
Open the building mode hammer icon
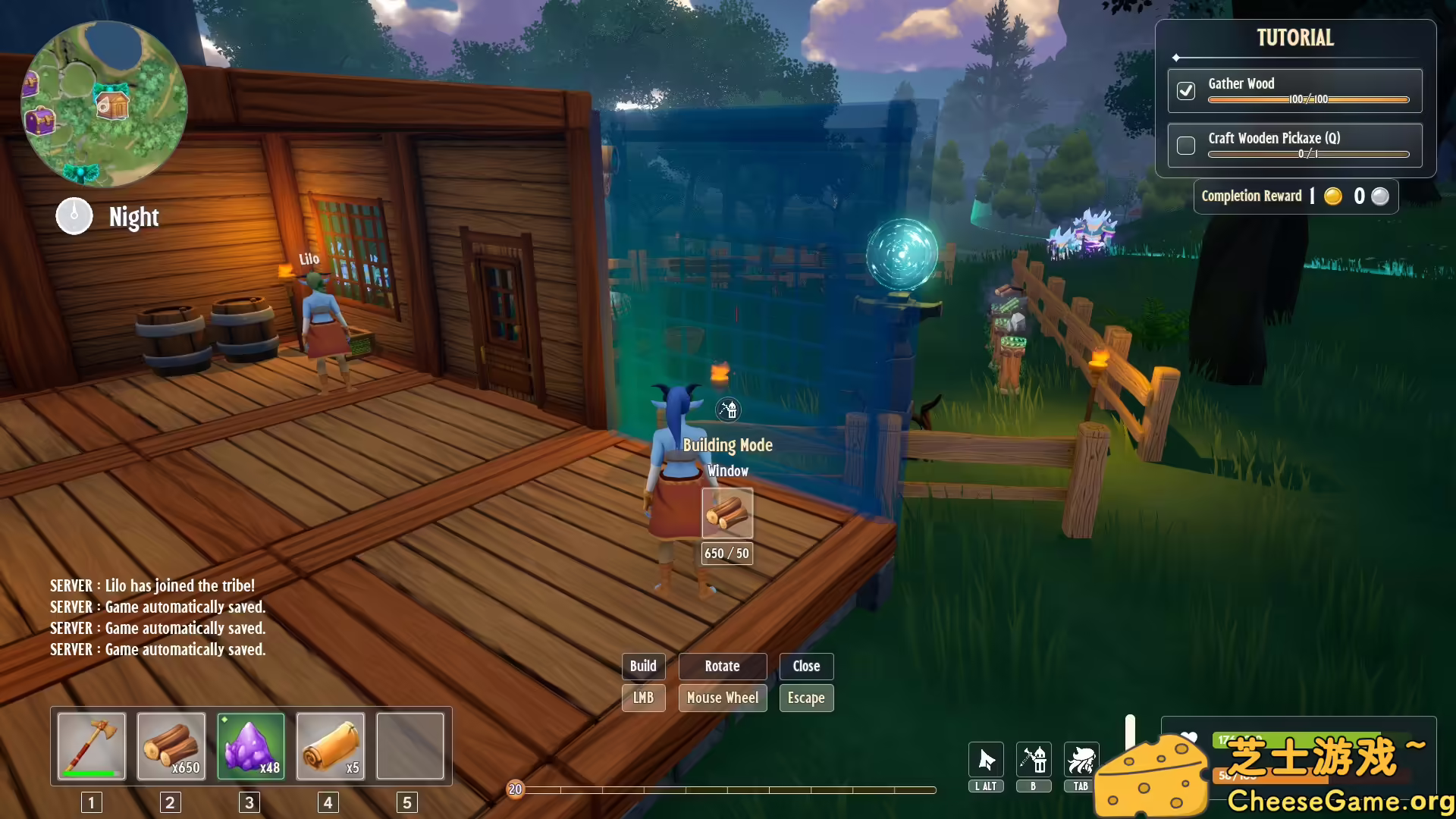point(1034,760)
